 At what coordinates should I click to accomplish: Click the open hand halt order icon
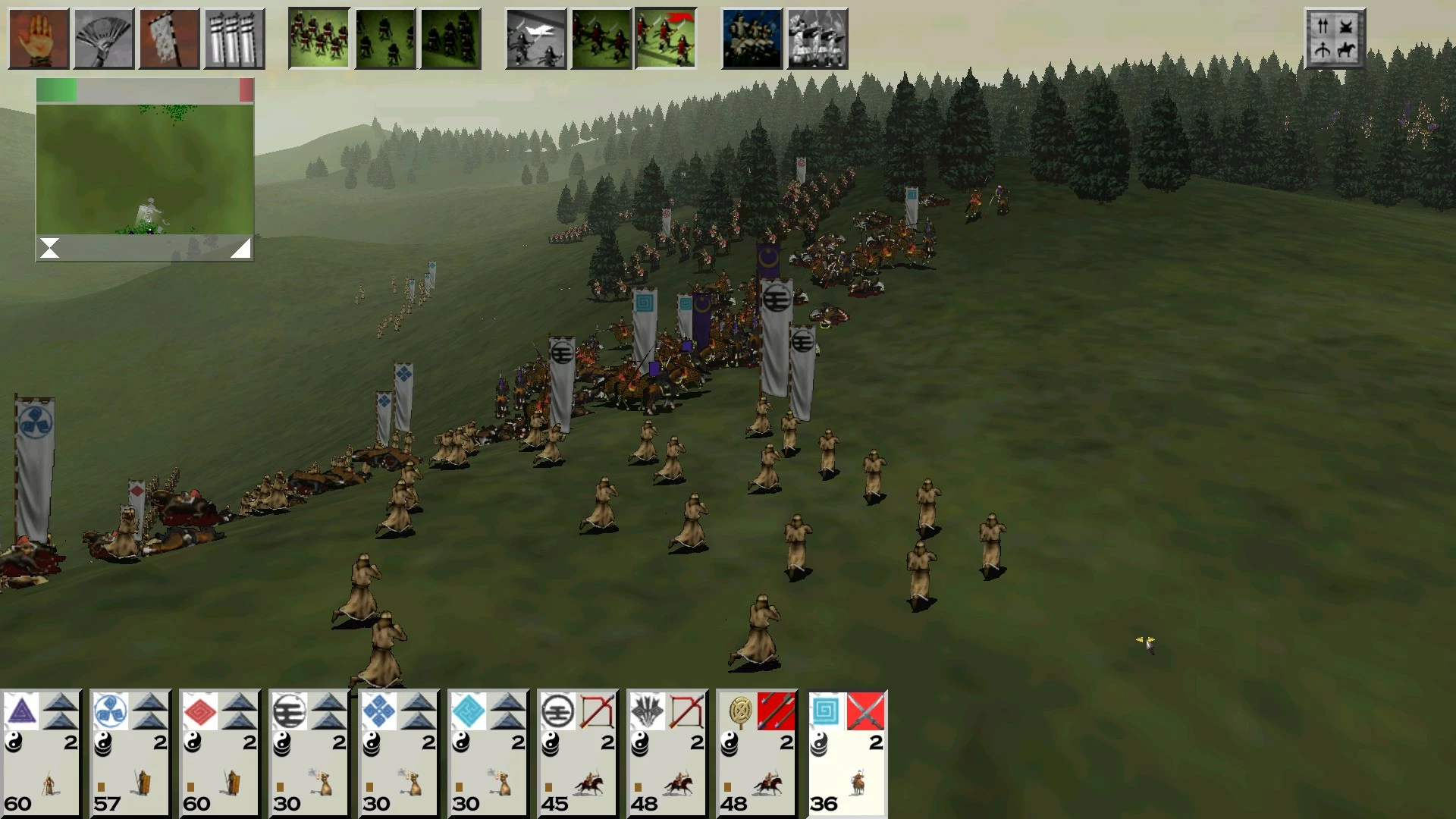[x=39, y=39]
